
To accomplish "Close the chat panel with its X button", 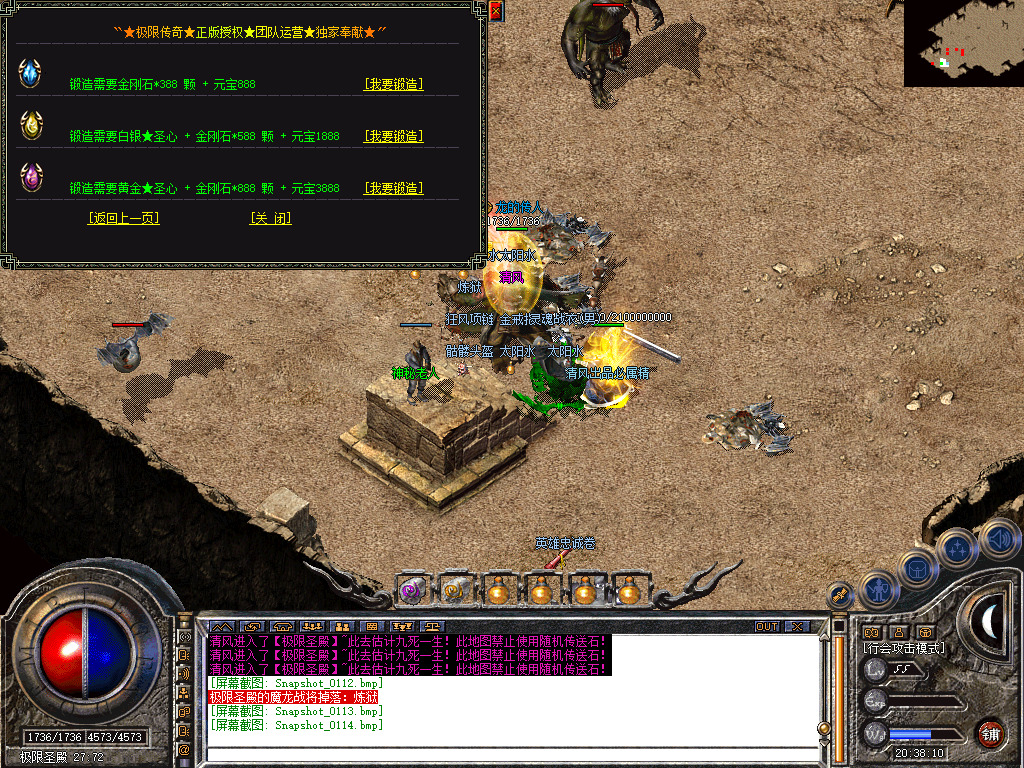I will pyautogui.click(x=796, y=627).
